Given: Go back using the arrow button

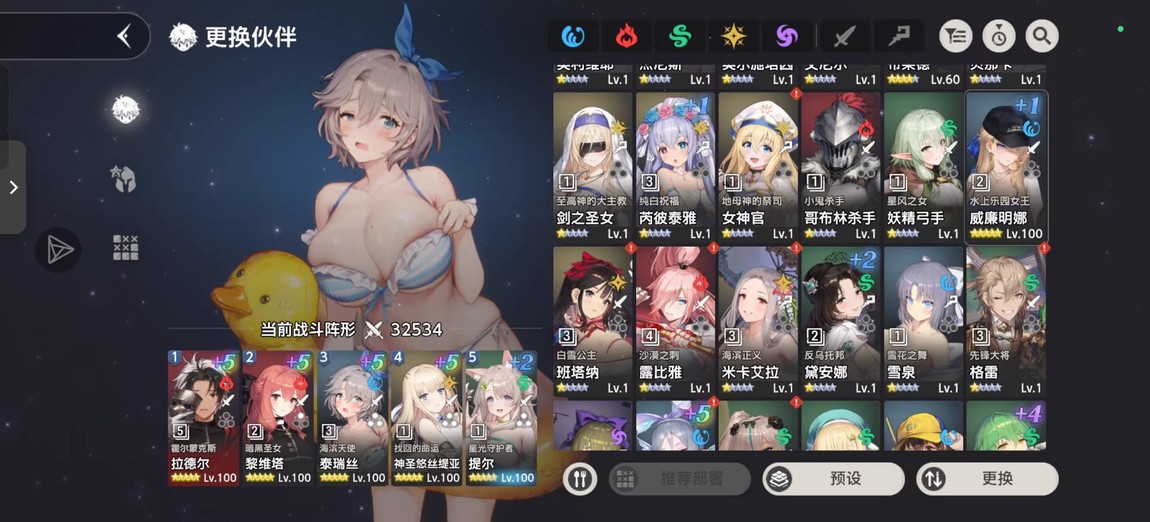Looking at the screenshot, I should pos(124,37).
